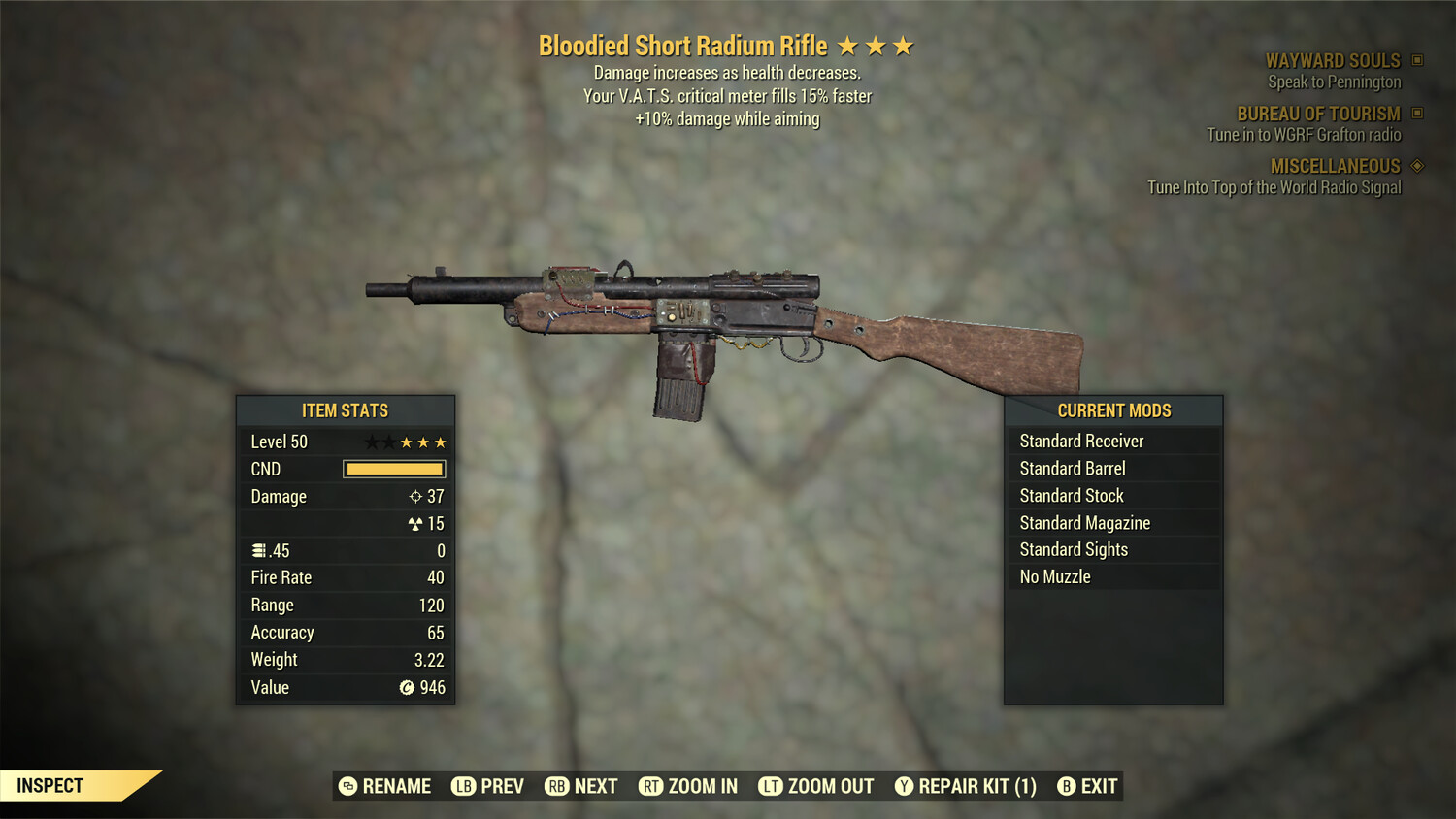Screen dimensions: 1456x819
Task: Toggle the Miscellaneous quest diamond marker
Action: coord(1415,166)
